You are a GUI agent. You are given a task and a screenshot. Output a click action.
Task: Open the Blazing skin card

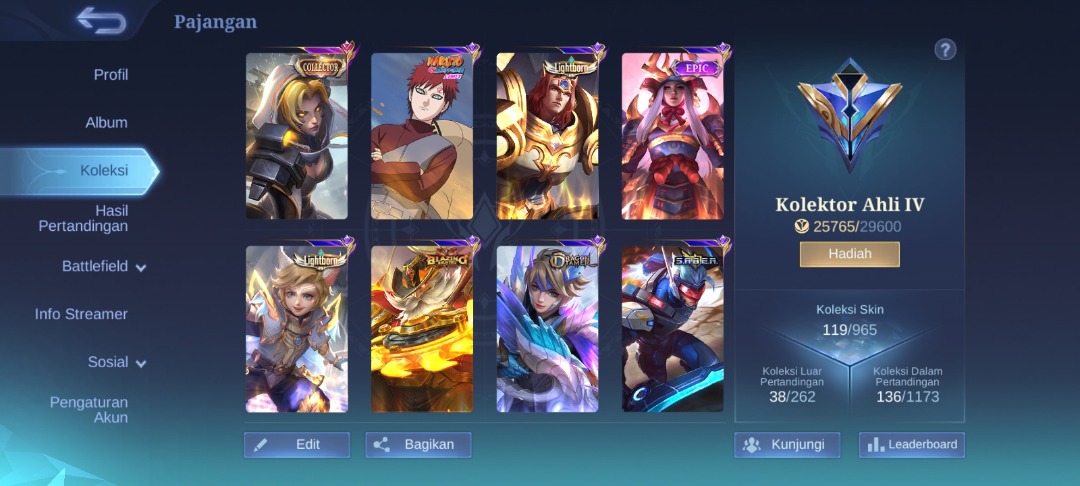[422, 329]
